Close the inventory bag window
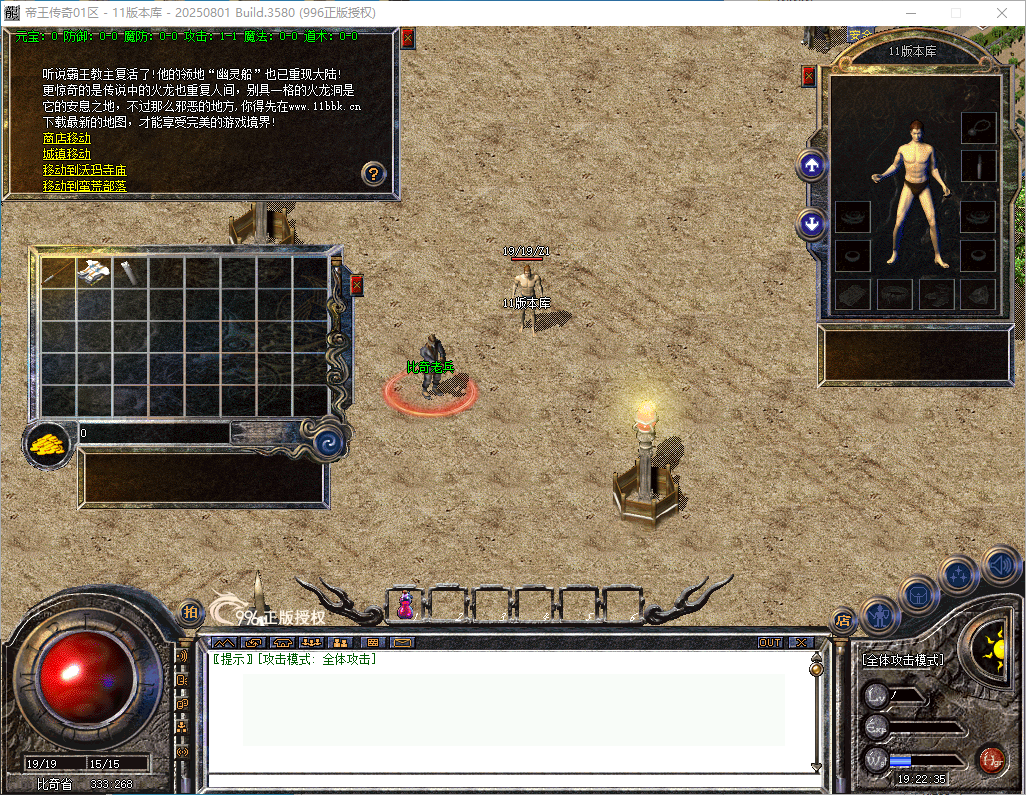Viewport: 1026px width, 795px height. pyautogui.click(x=356, y=286)
